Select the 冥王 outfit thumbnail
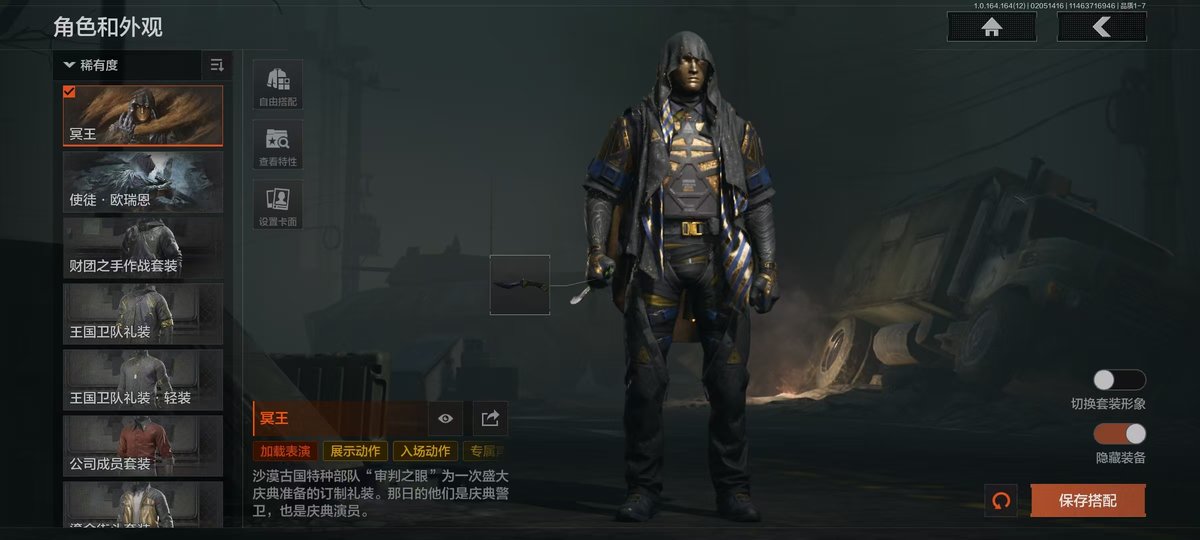 click(x=143, y=115)
